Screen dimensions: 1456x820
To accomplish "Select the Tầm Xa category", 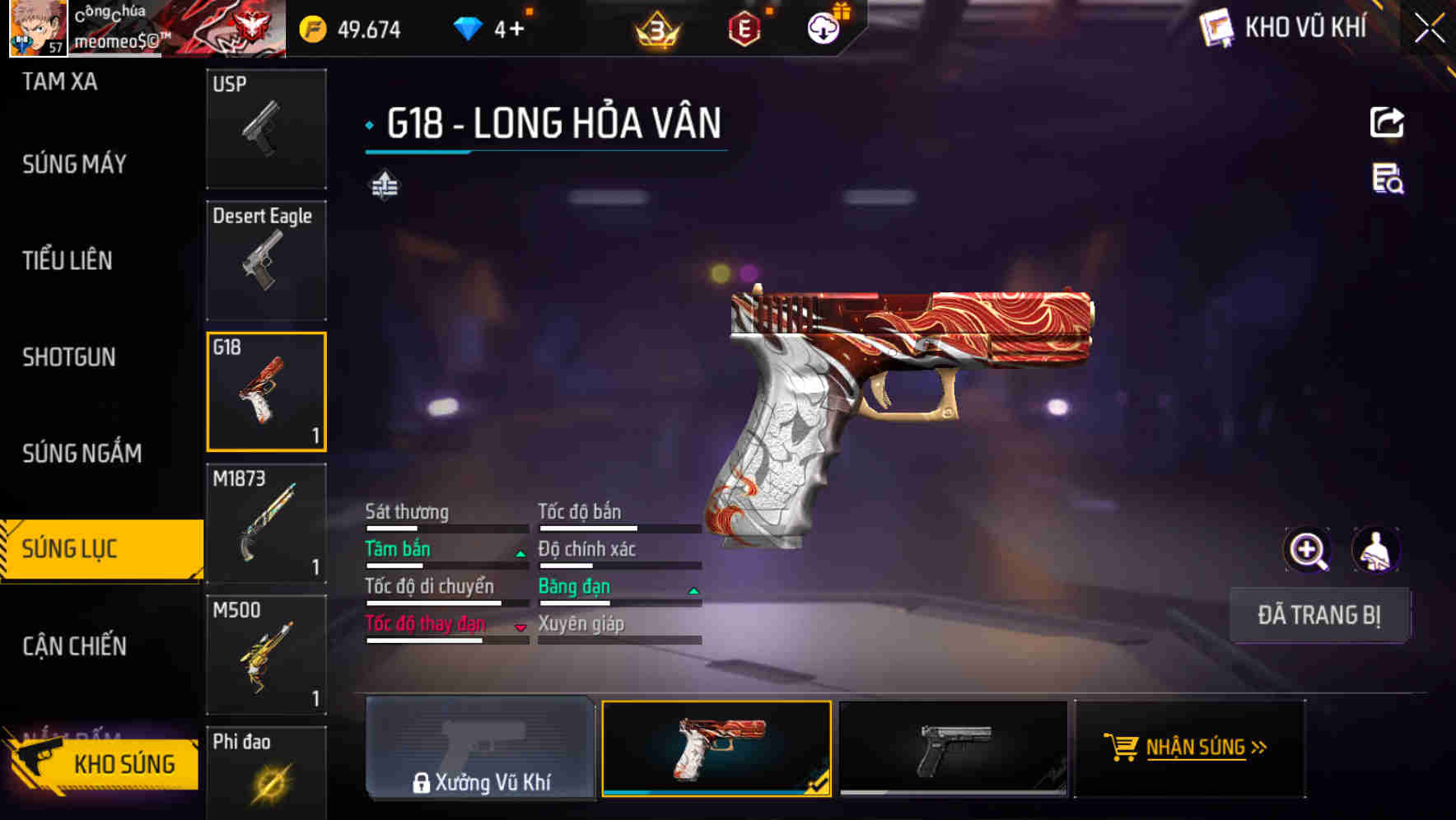I will (59, 82).
